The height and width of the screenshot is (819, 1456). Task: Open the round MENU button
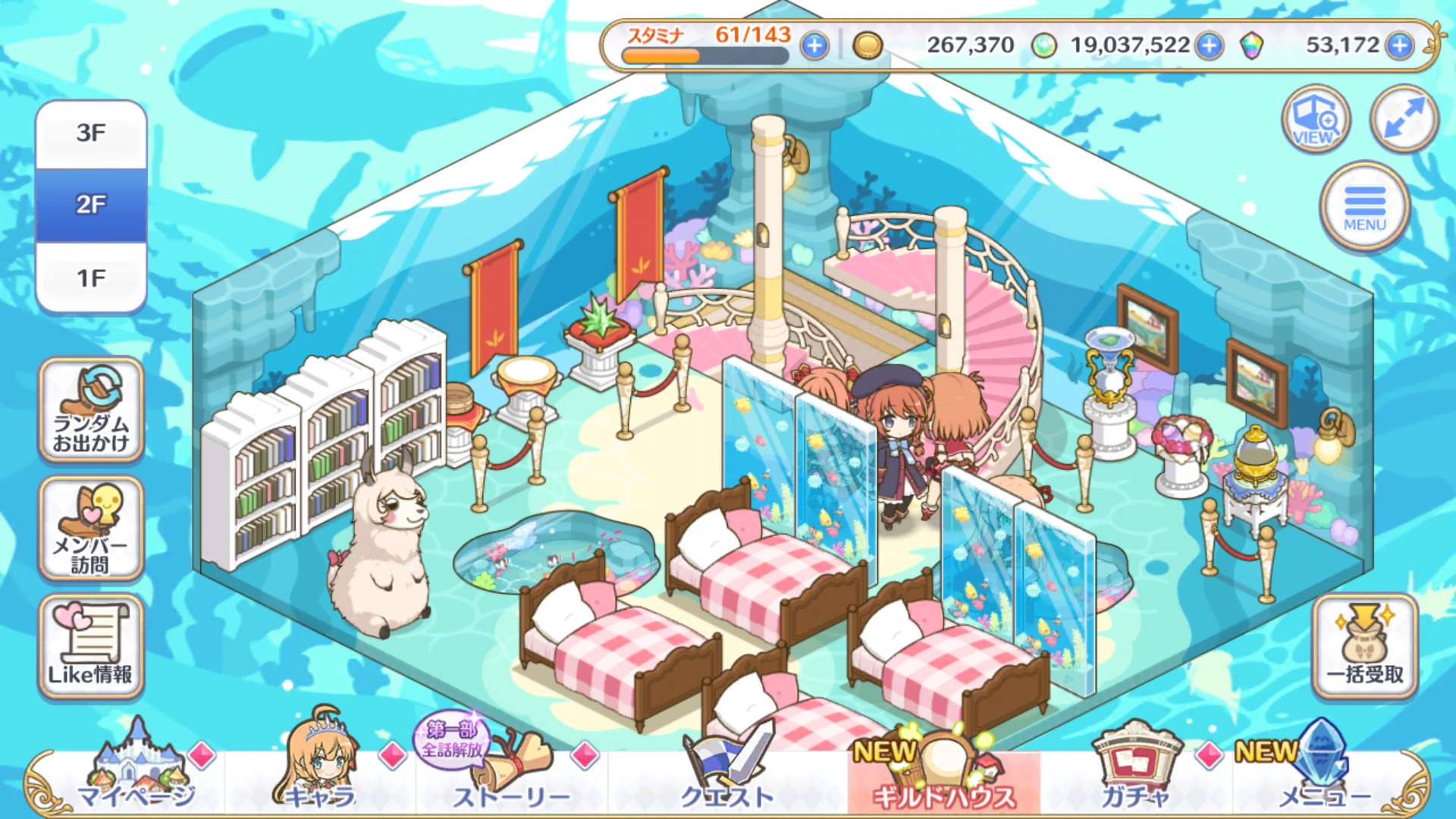coord(1364,206)
